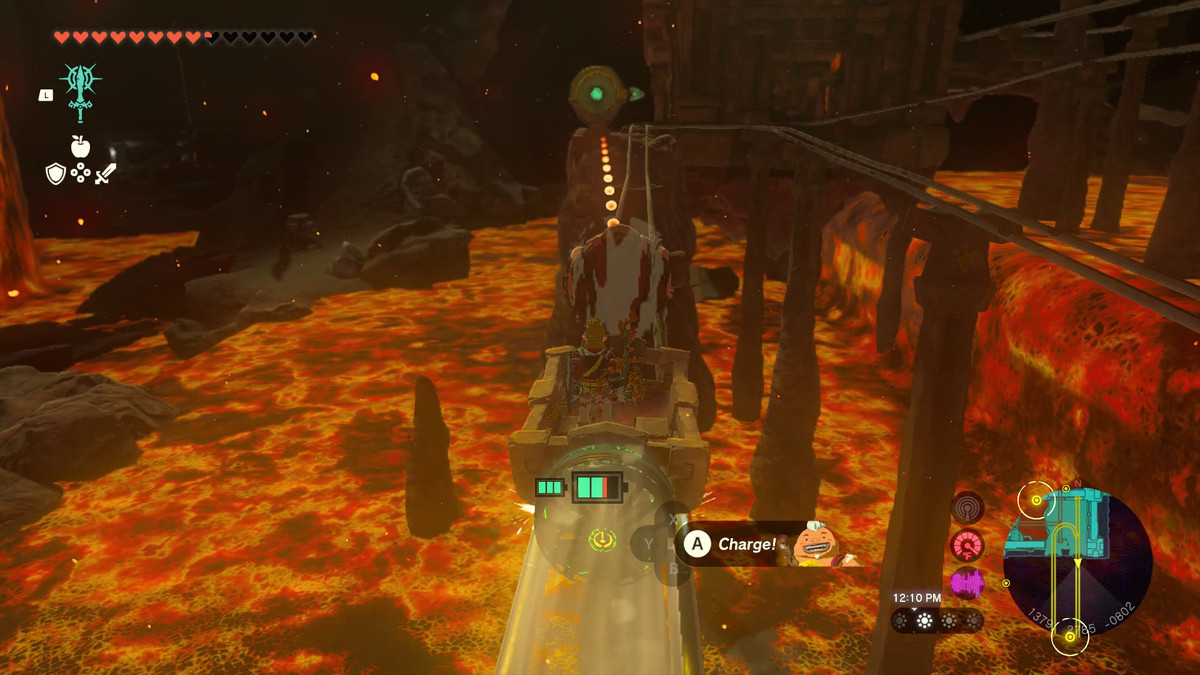Select the circled yellow marker at minimap's bottom edge
The width and height of the screenshot is (1200, 675).
[x=1069, y=637]
